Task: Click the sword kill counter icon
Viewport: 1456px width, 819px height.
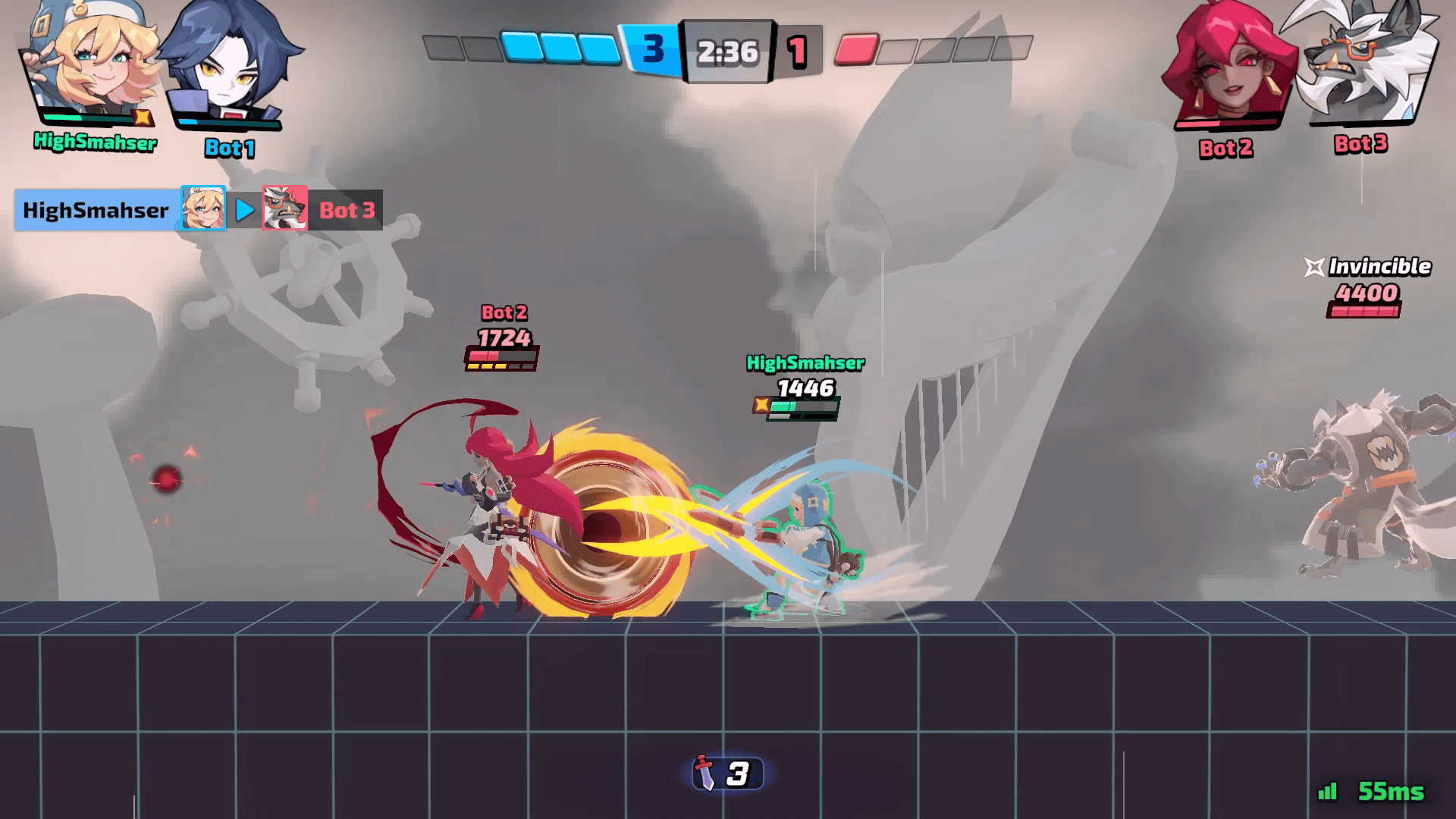Action: (706, 773)
